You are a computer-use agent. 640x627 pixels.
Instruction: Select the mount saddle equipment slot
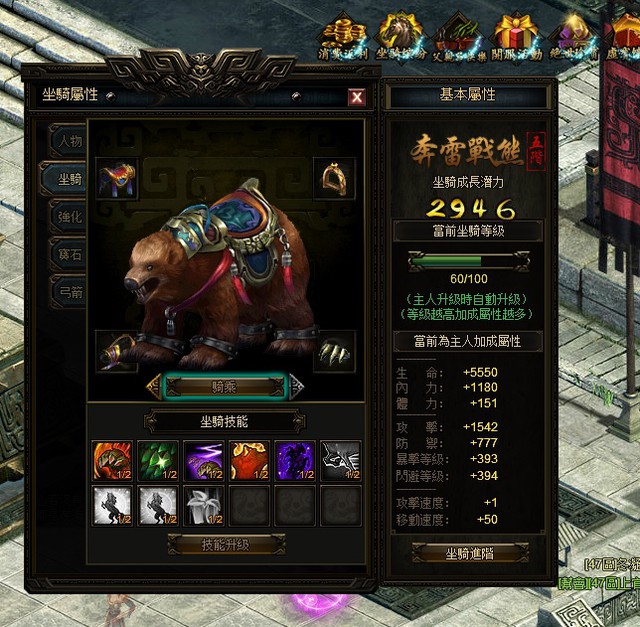[117, 179]
